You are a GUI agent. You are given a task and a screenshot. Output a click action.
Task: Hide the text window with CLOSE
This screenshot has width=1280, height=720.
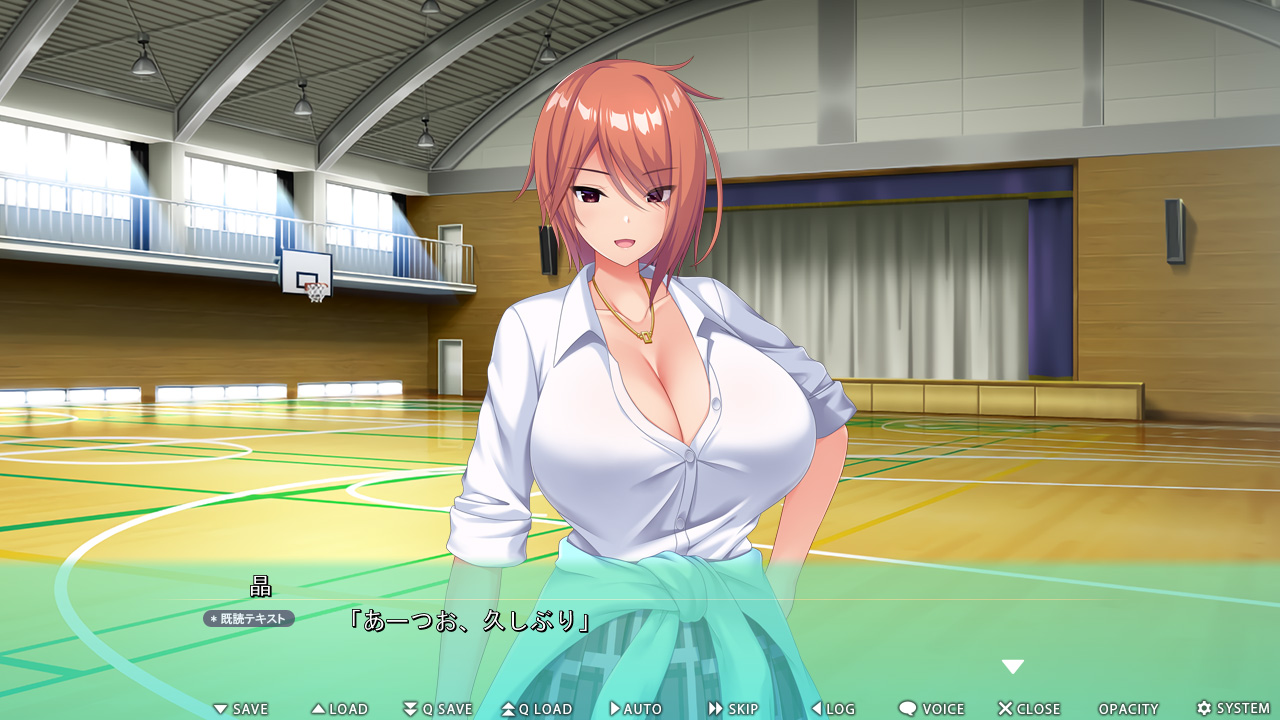point(1029,709)
